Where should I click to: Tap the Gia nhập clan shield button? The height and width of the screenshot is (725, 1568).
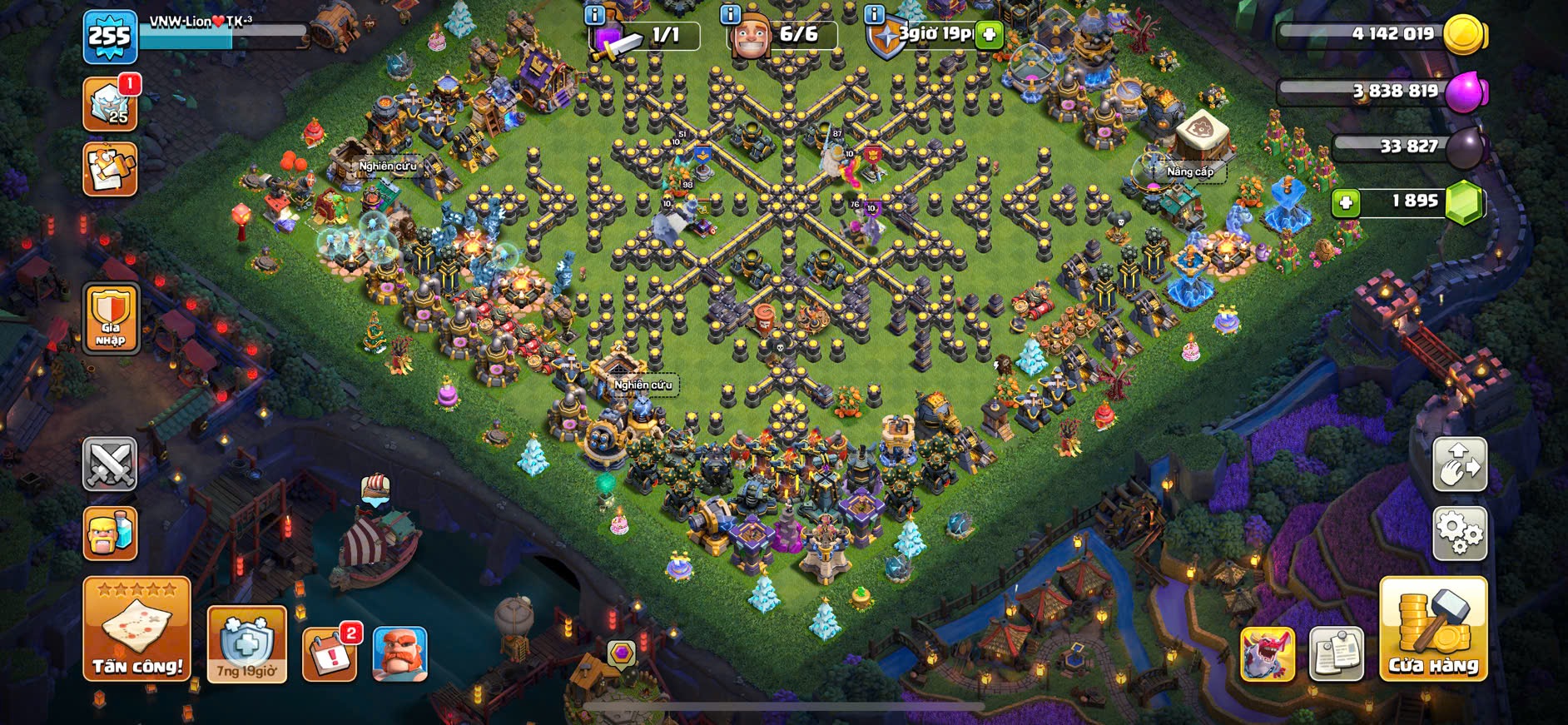tap(111, 317)
